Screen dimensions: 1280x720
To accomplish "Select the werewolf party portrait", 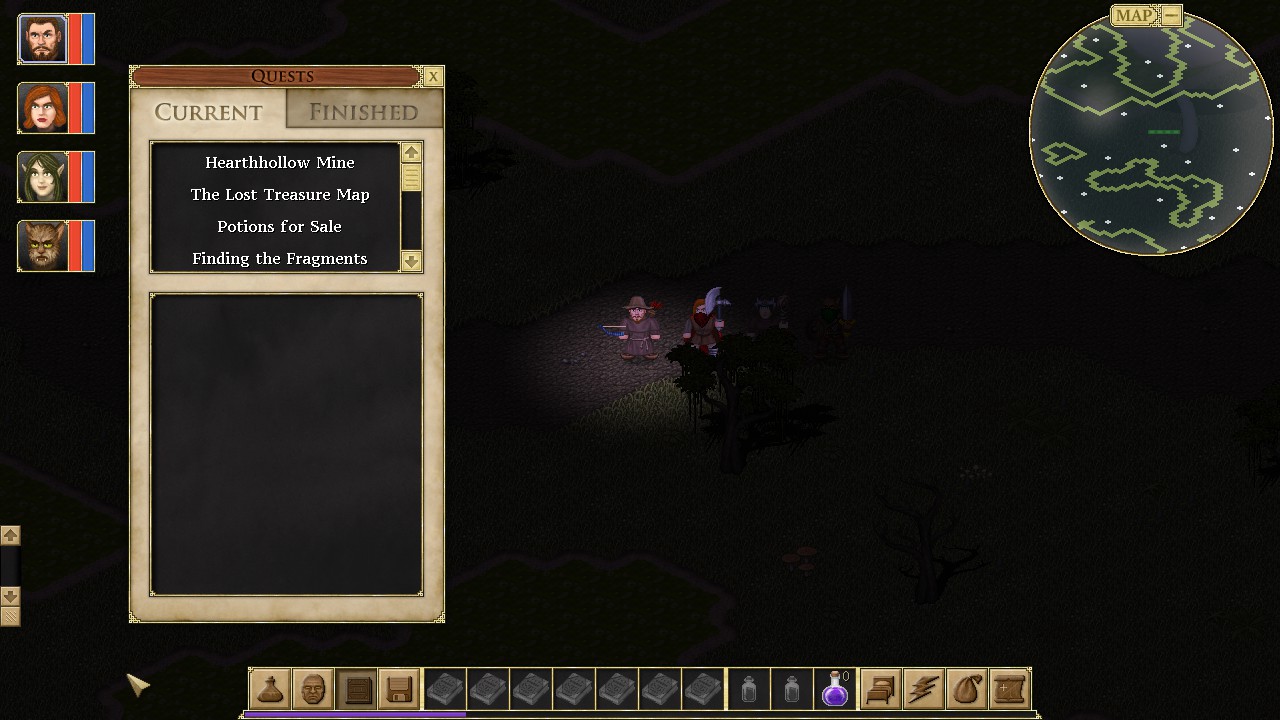I will click(x=43, y=246).
